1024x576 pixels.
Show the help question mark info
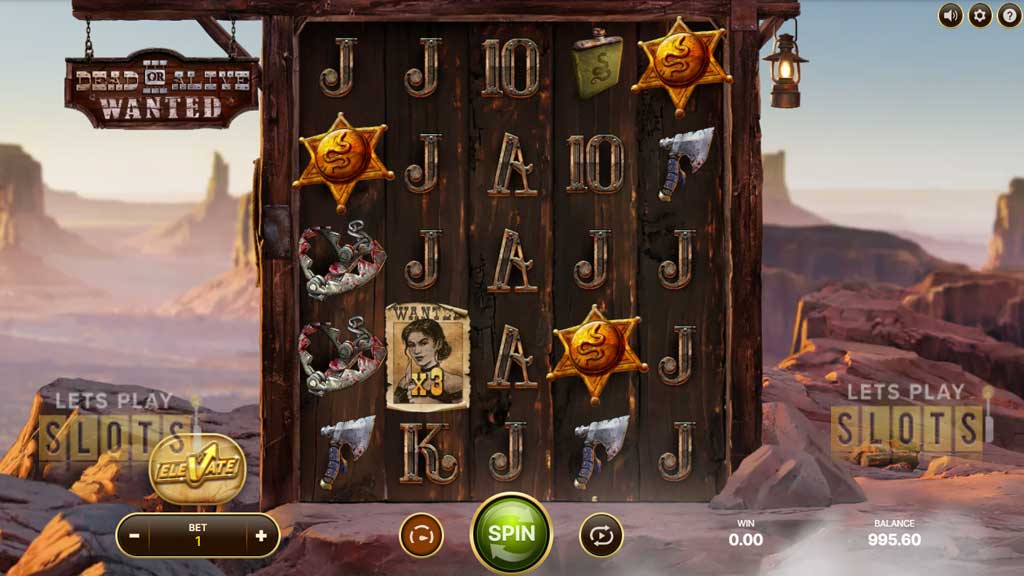[x=1008, y=15]
